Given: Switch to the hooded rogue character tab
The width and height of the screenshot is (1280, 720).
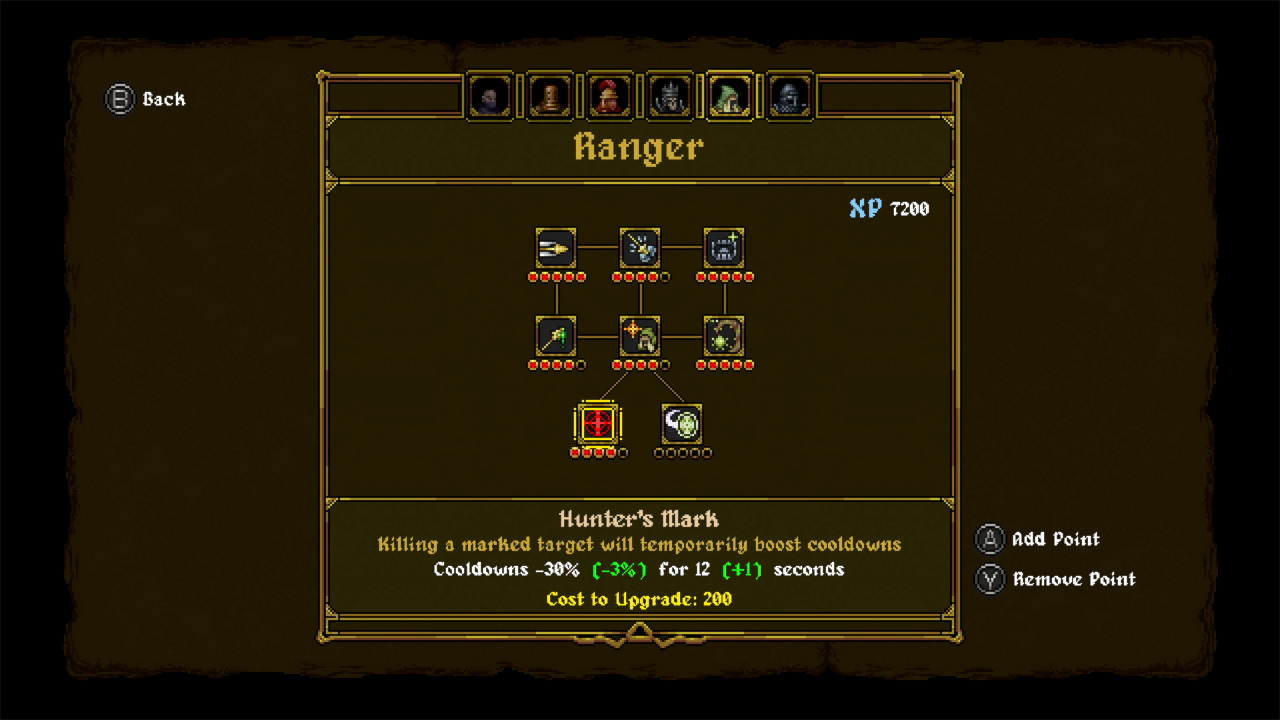Looking at the screenshot, I should (490, 95).
